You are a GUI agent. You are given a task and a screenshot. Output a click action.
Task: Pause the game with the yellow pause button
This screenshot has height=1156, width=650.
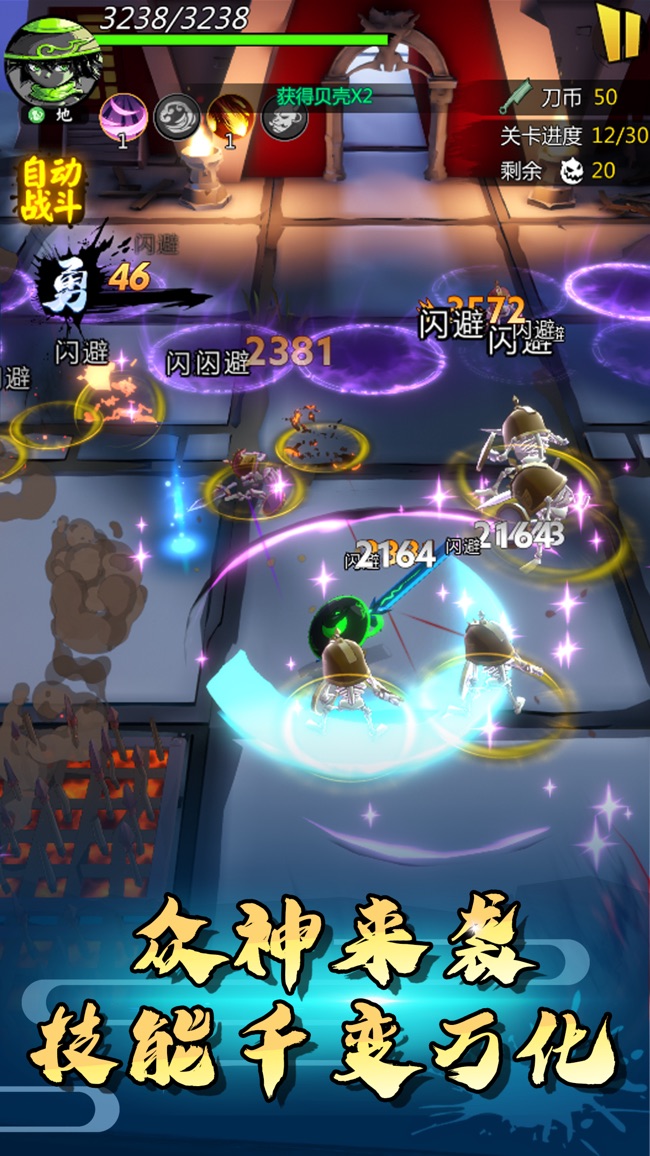tap(619, 31)
